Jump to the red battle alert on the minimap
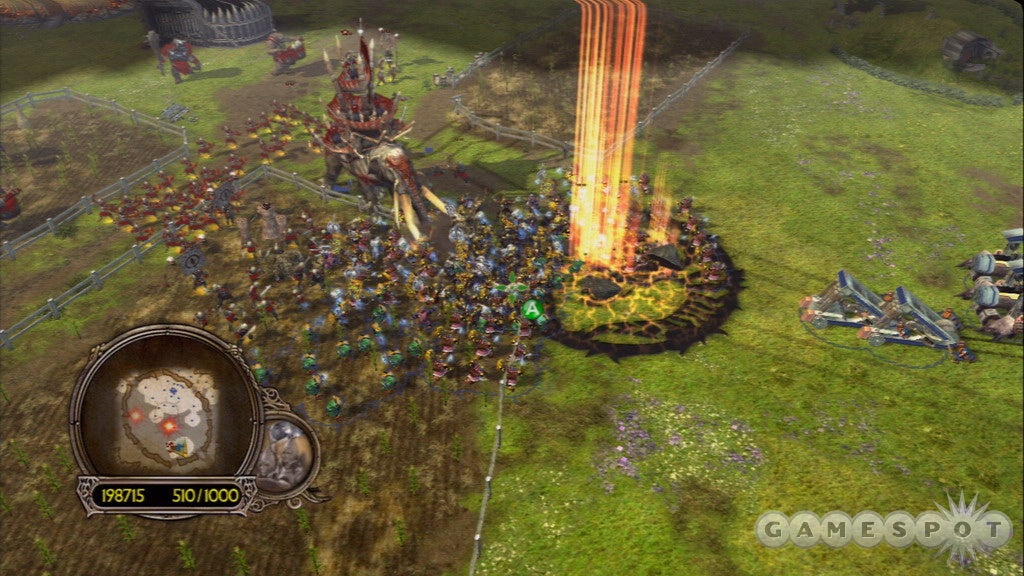 [x=170, y=427]
